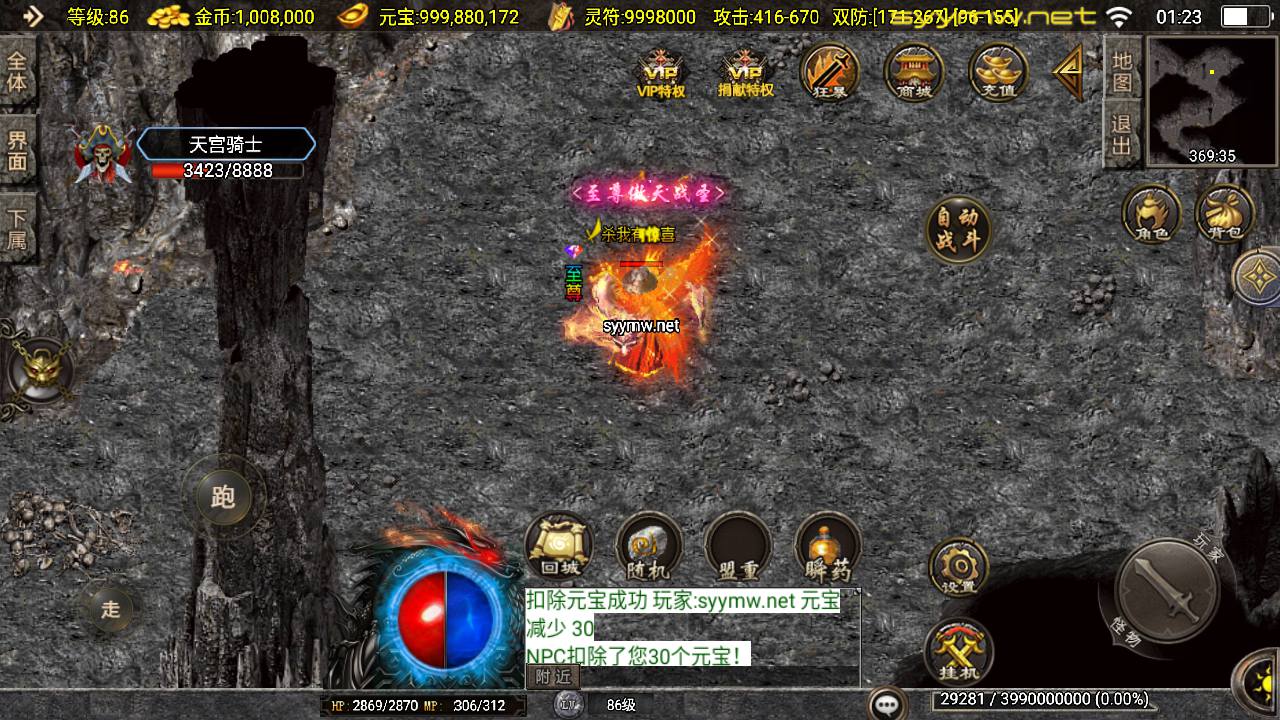Toggle 自动战斗 auto battle
The width and height of the screenshot is (1280, 720).
tap(958, 230)
